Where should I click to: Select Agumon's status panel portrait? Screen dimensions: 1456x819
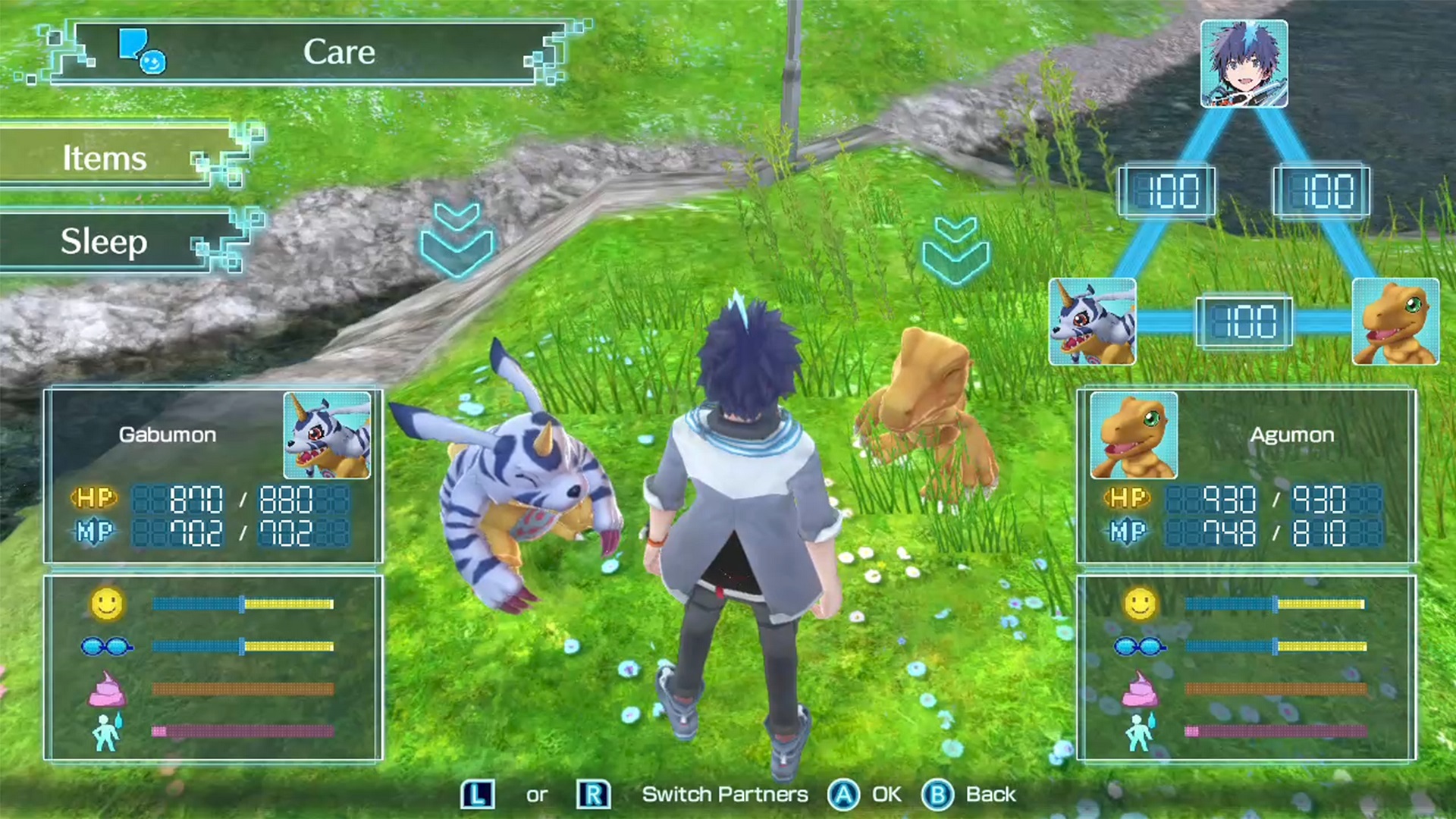(1134, 435)
